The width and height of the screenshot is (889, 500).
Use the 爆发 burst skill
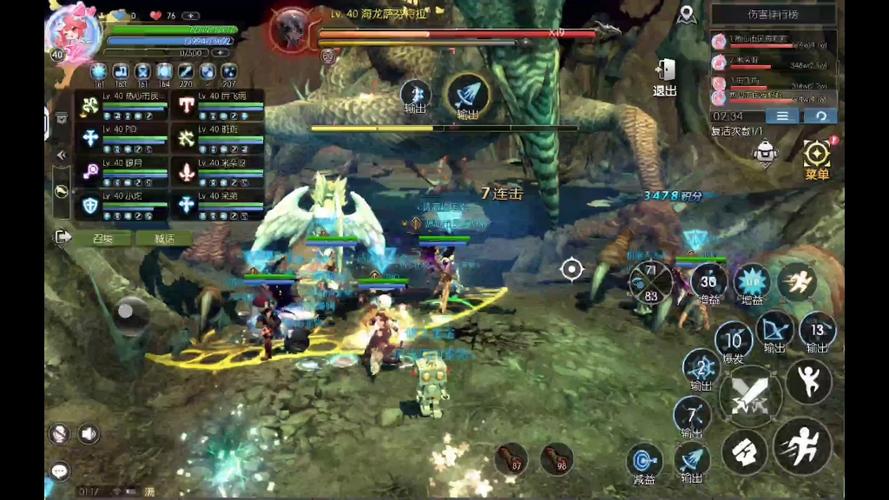click(x=733, y=340)
